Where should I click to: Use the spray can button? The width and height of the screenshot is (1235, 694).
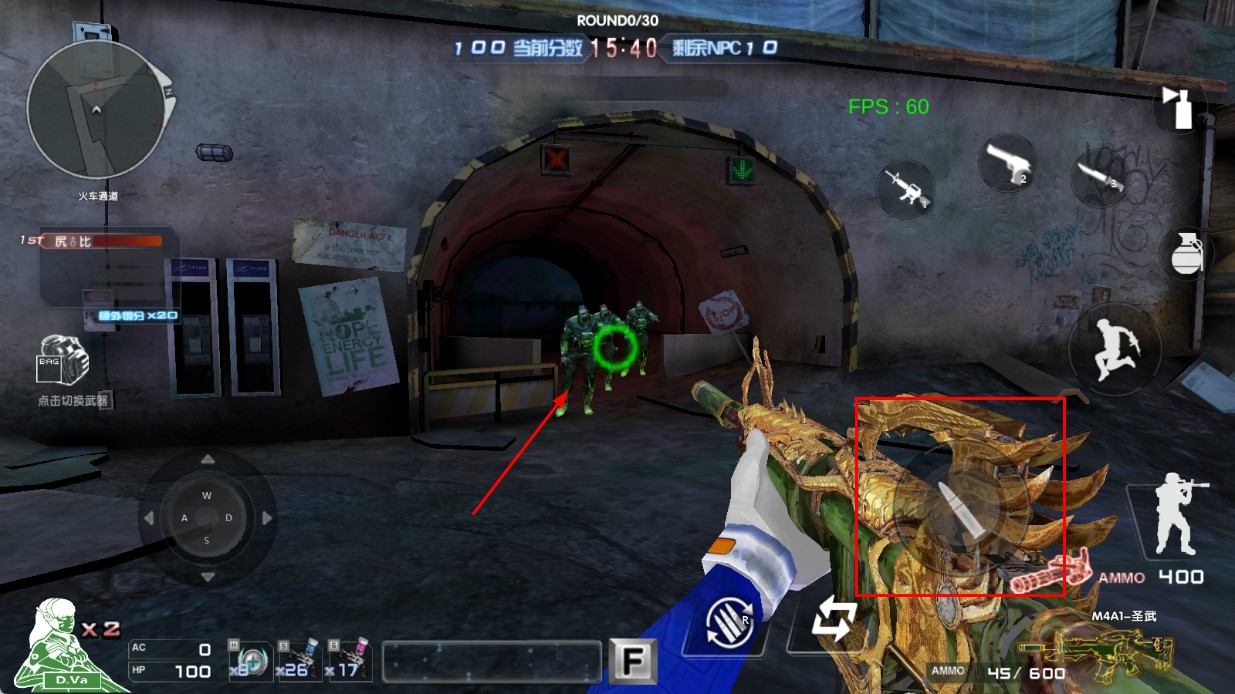point(1179,107)
